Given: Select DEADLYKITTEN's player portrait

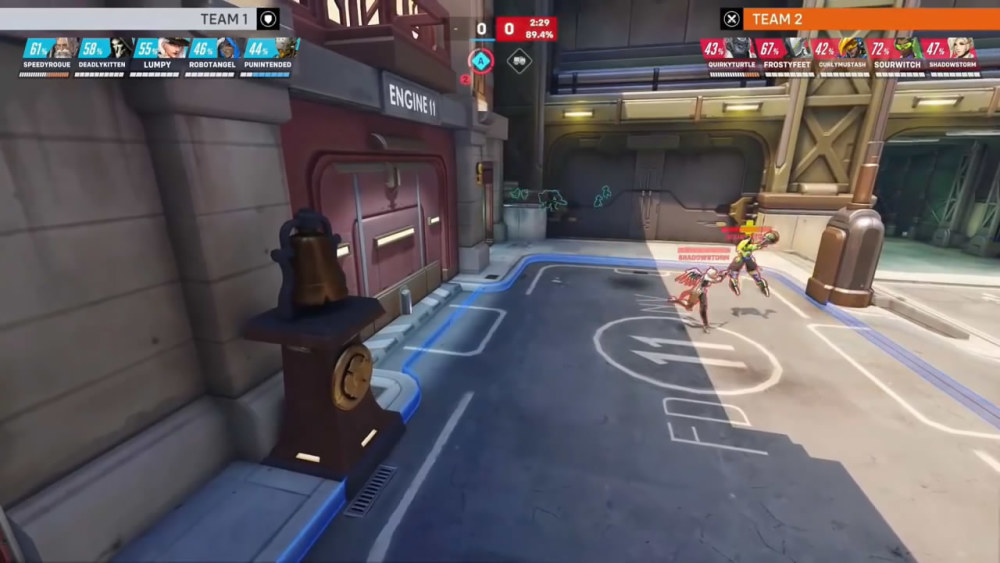Looking at the screenshot, I should point(119,48).
